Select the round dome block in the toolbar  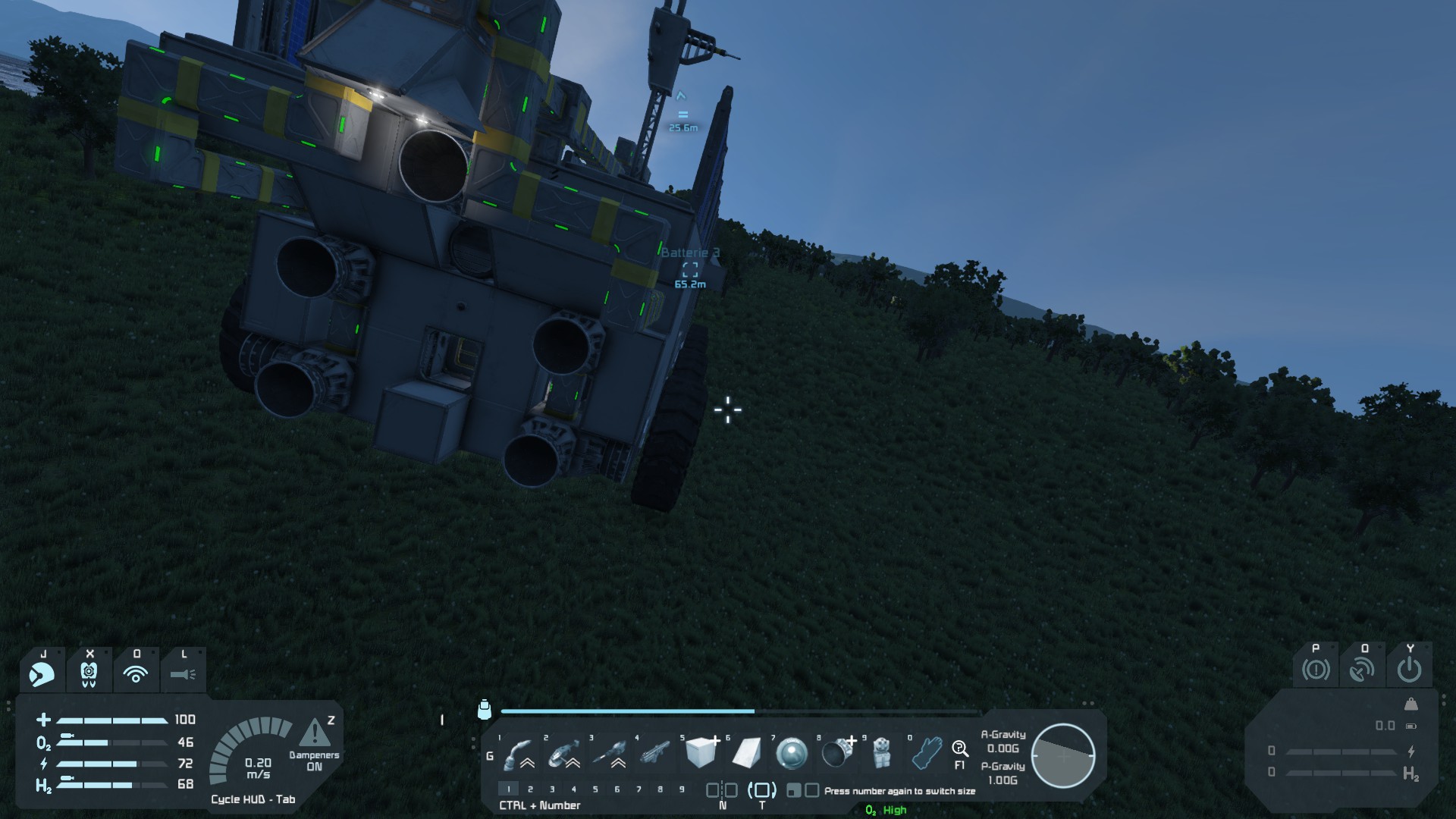792,753
